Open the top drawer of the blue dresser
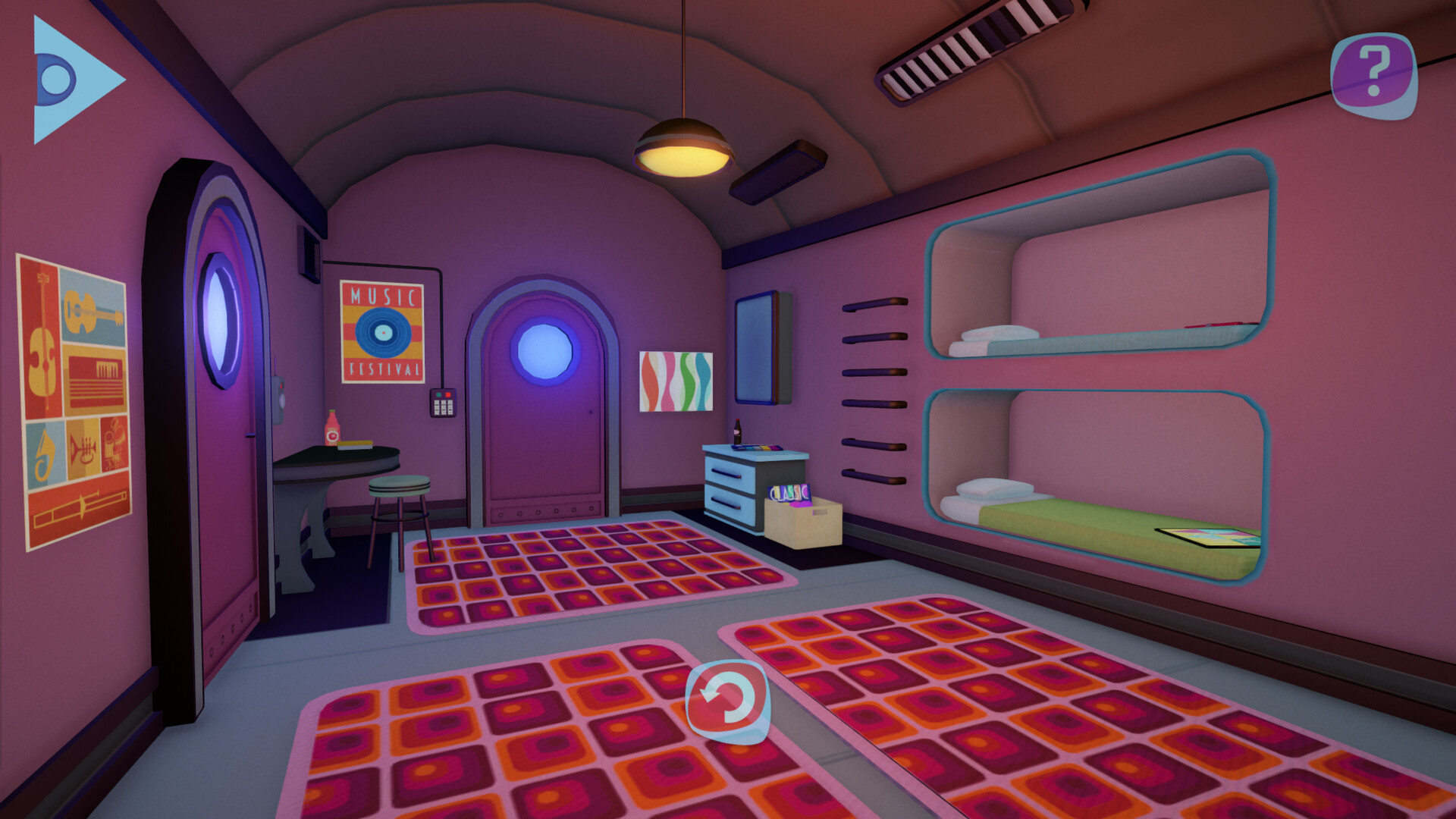This screenshot has width=1456, height=819. 730,470
